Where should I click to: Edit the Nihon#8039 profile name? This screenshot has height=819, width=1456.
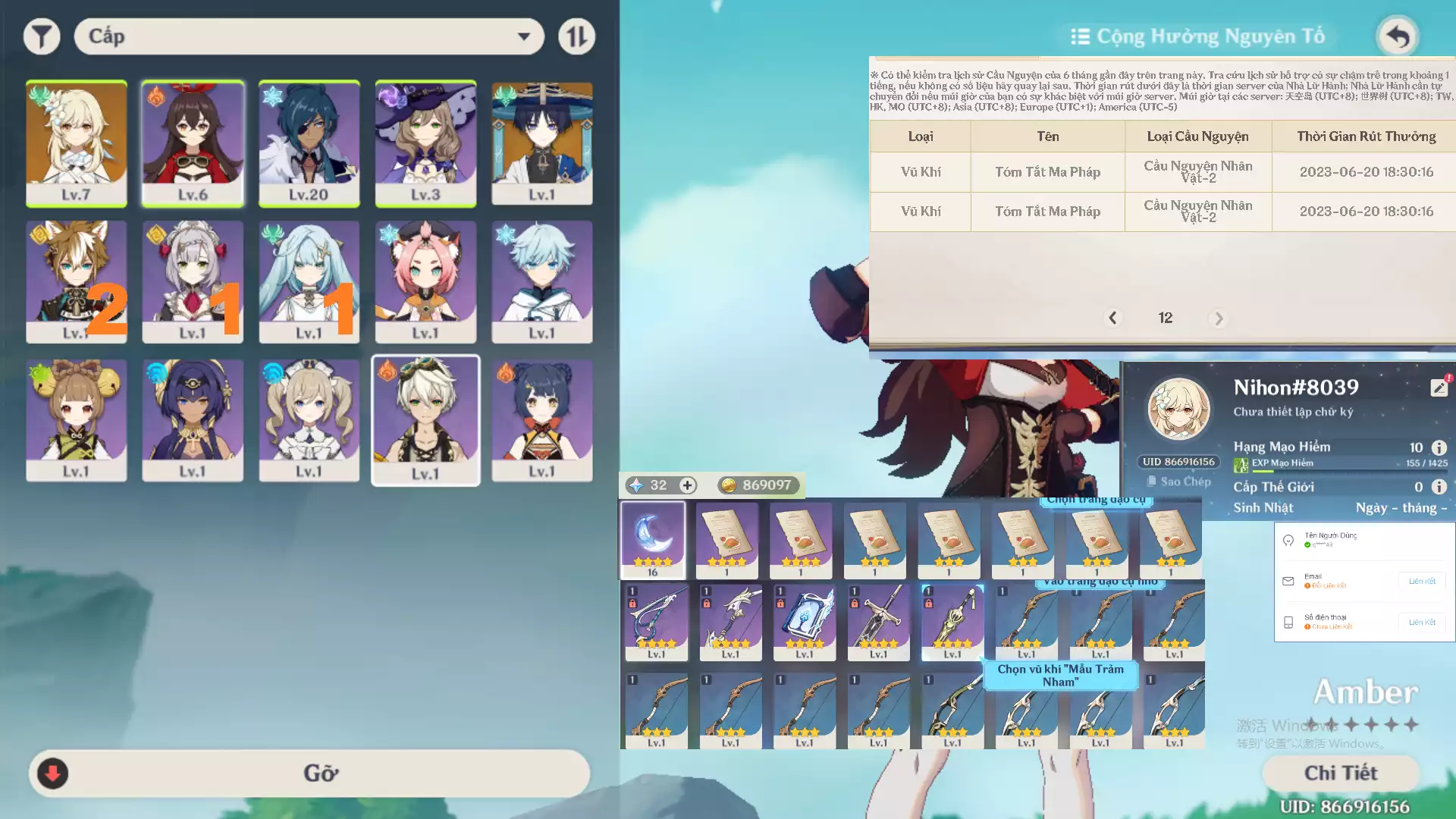[x=1439, y=388]
